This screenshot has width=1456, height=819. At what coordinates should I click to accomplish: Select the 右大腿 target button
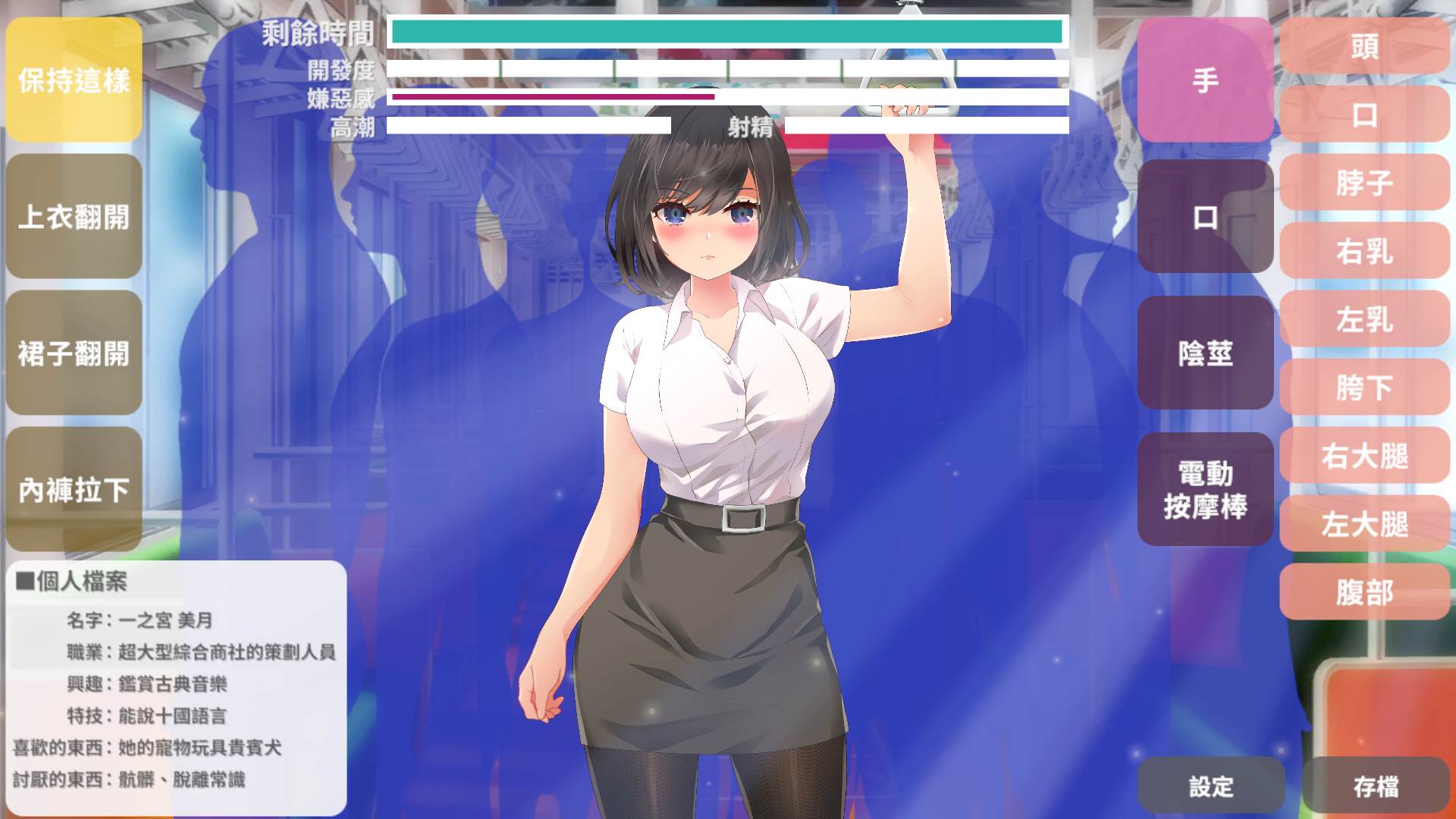click(x=1364, y=456)
